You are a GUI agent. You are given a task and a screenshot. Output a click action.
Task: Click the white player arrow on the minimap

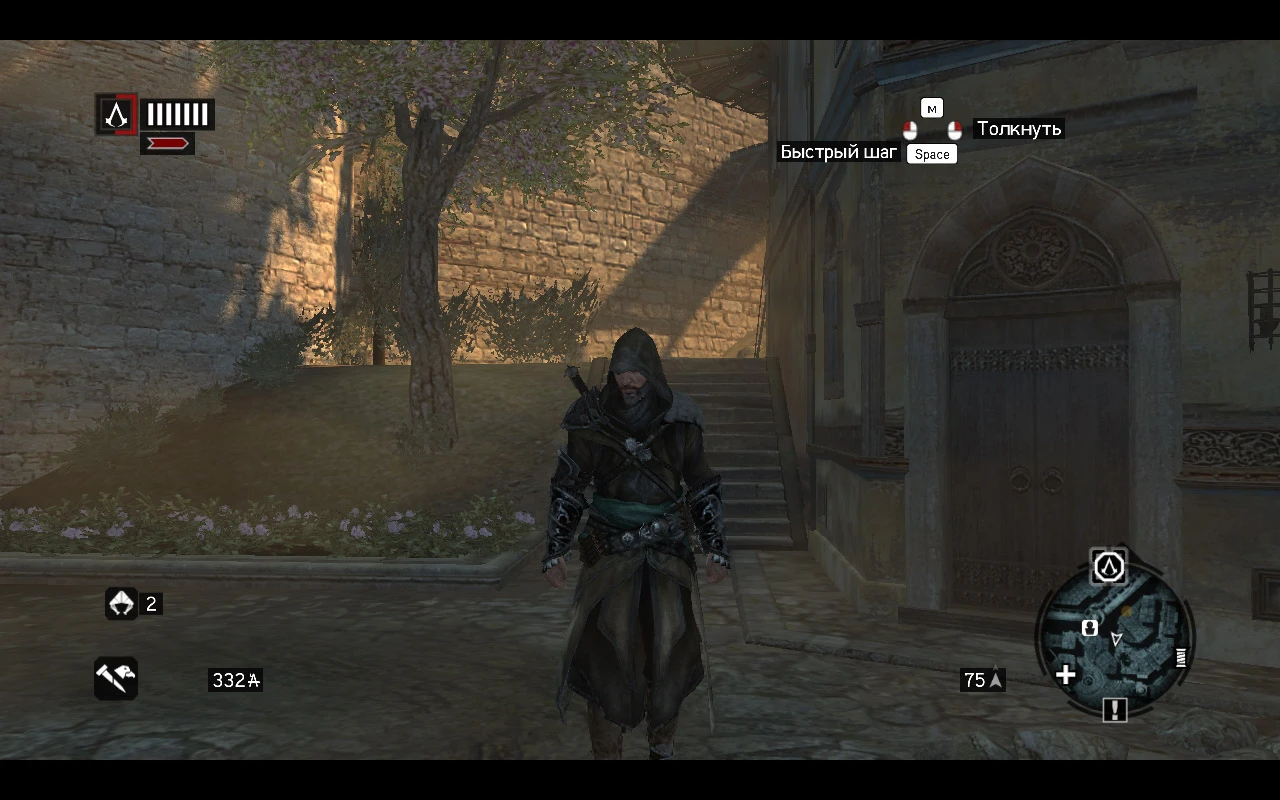click(x=1116, y=639)
